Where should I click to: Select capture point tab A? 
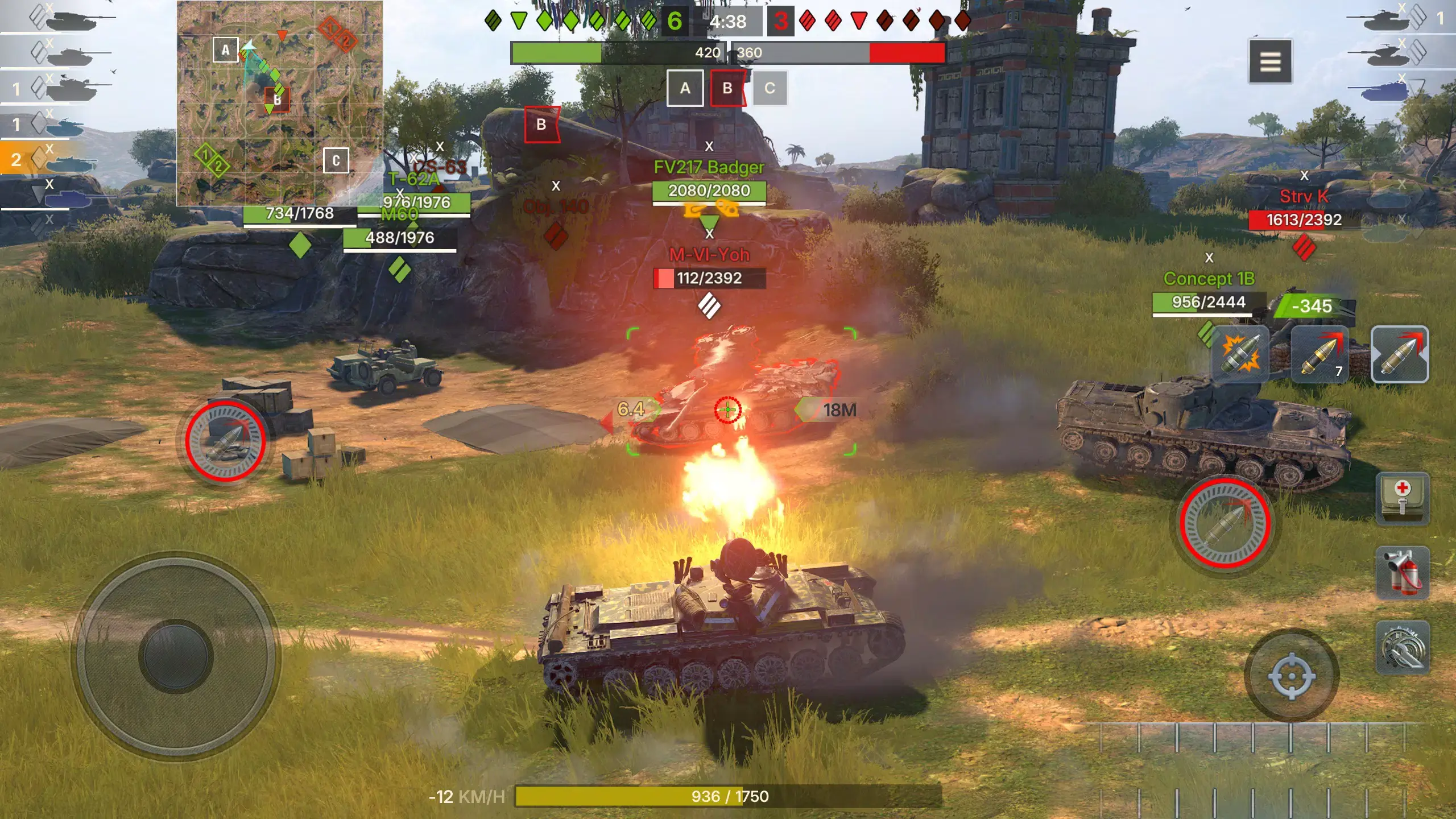(x=685, y=88)
